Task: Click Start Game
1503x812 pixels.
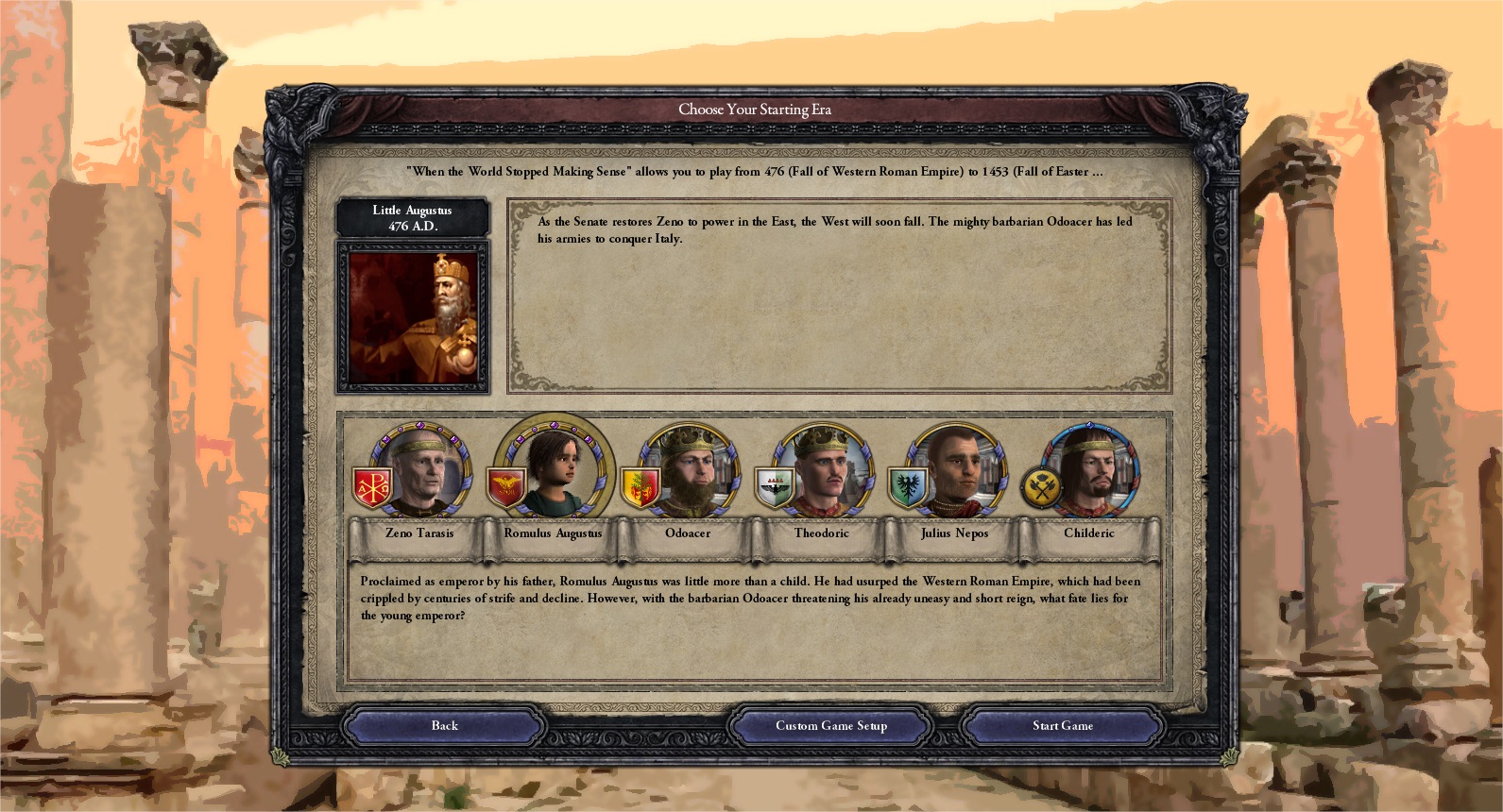Action: coord(1062,725)
